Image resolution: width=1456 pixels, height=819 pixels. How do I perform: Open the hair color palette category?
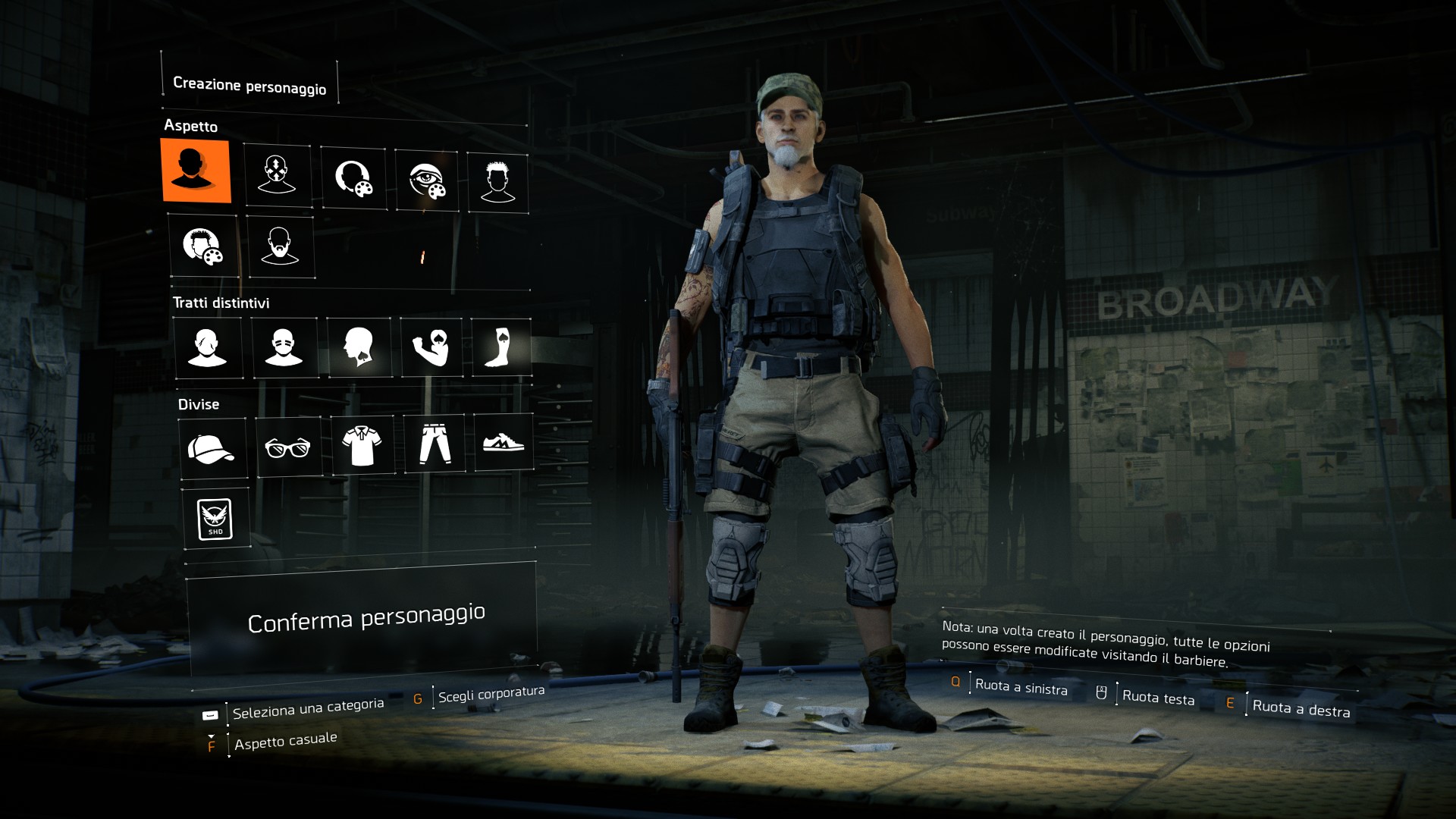[202, 246]
